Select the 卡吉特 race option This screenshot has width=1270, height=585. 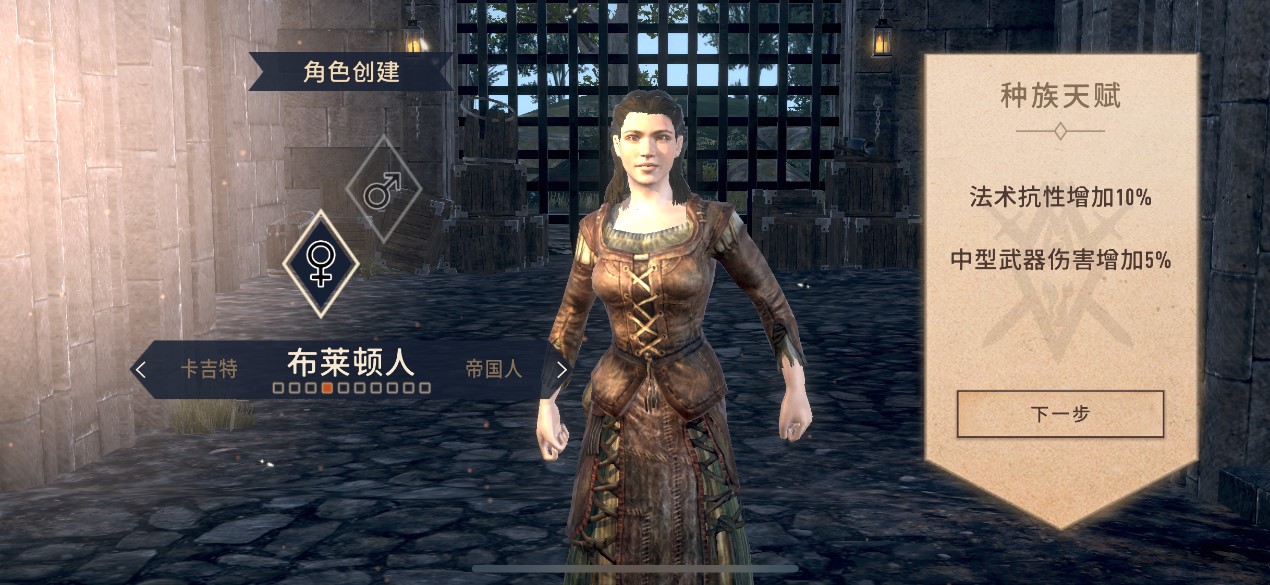pos(209,369)
